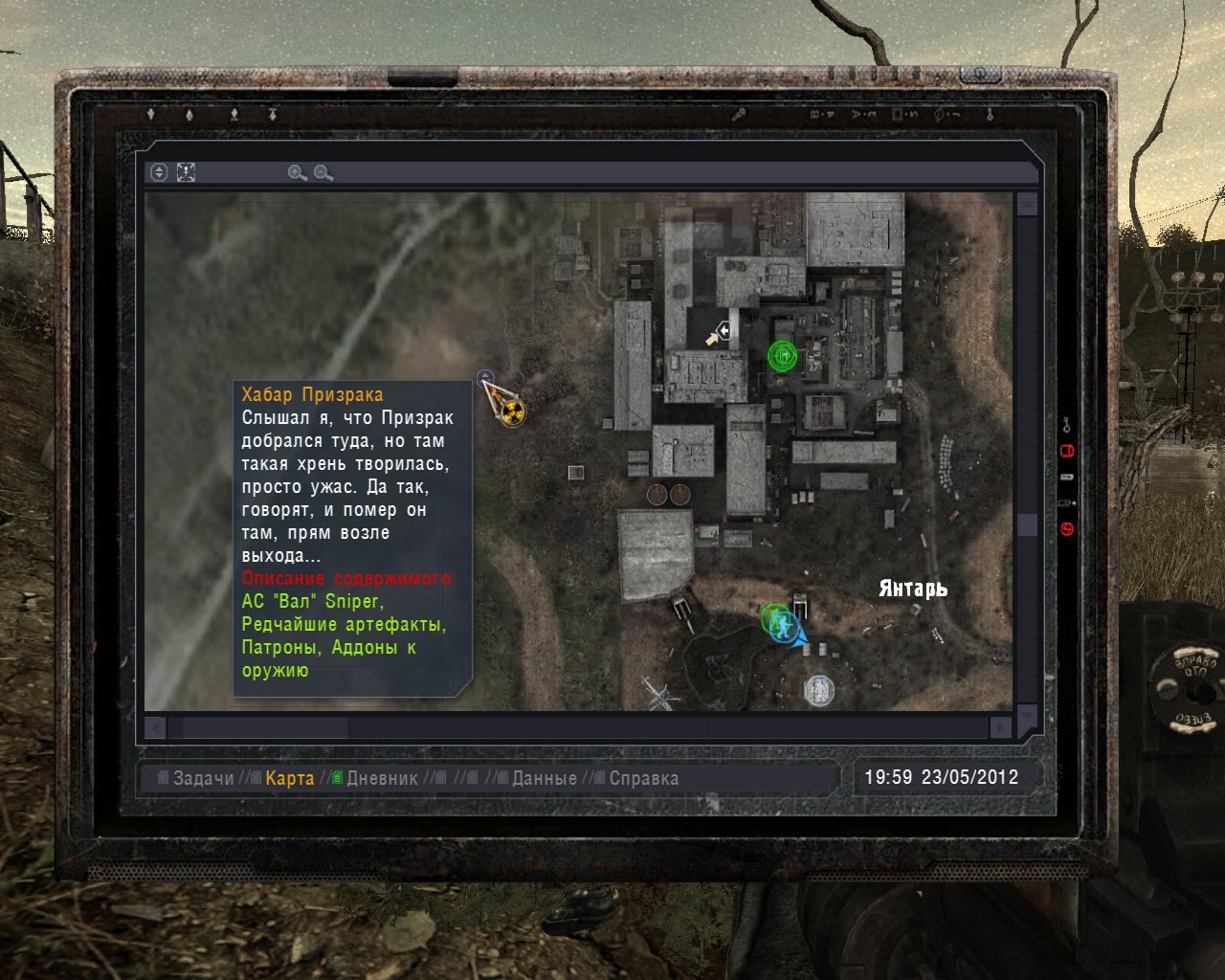Click the white level-exit arrow marker

tap(724, 330)
